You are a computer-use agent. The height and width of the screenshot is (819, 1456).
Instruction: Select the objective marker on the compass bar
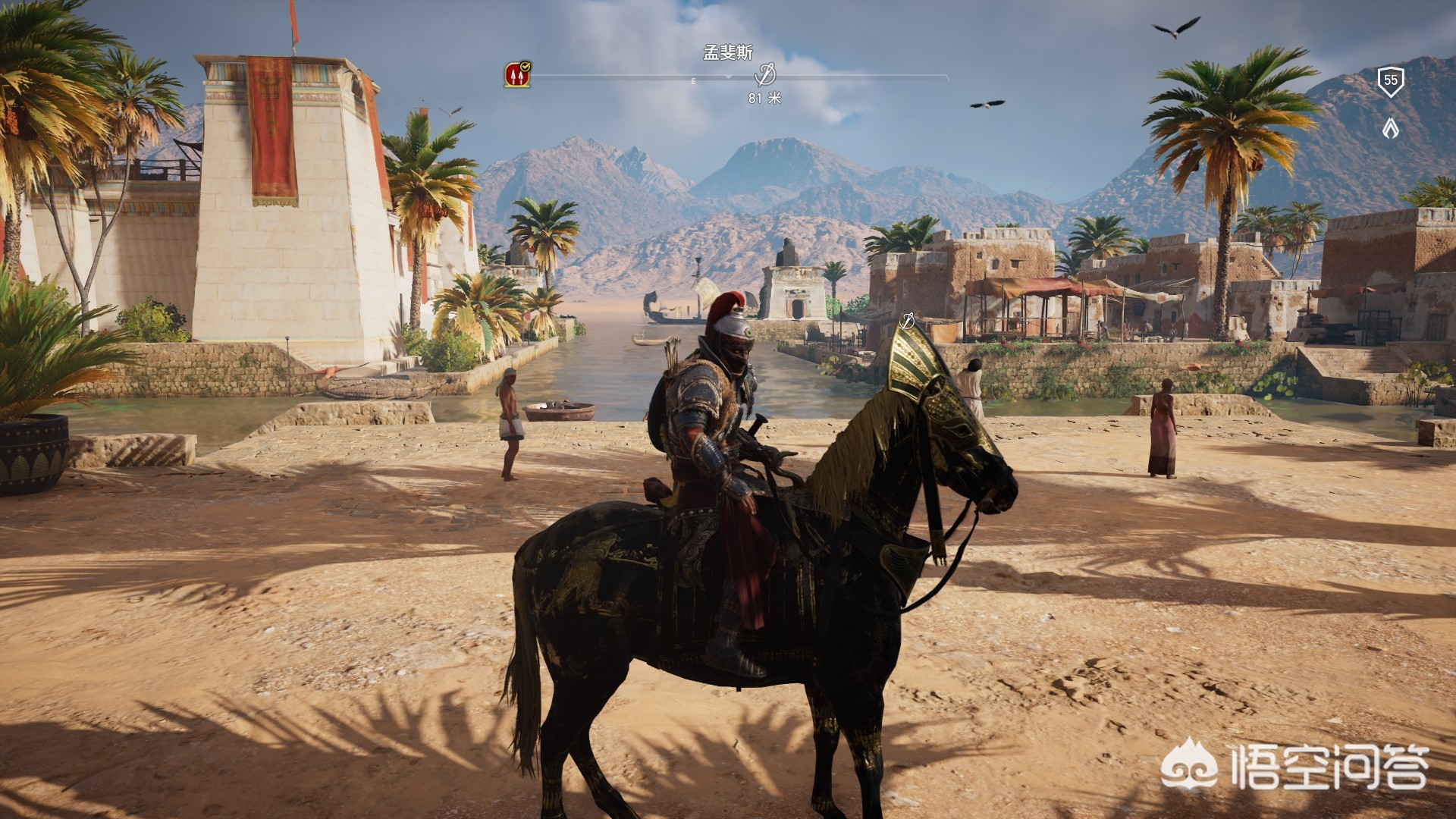pyautogui.click(x=765, y=75)
